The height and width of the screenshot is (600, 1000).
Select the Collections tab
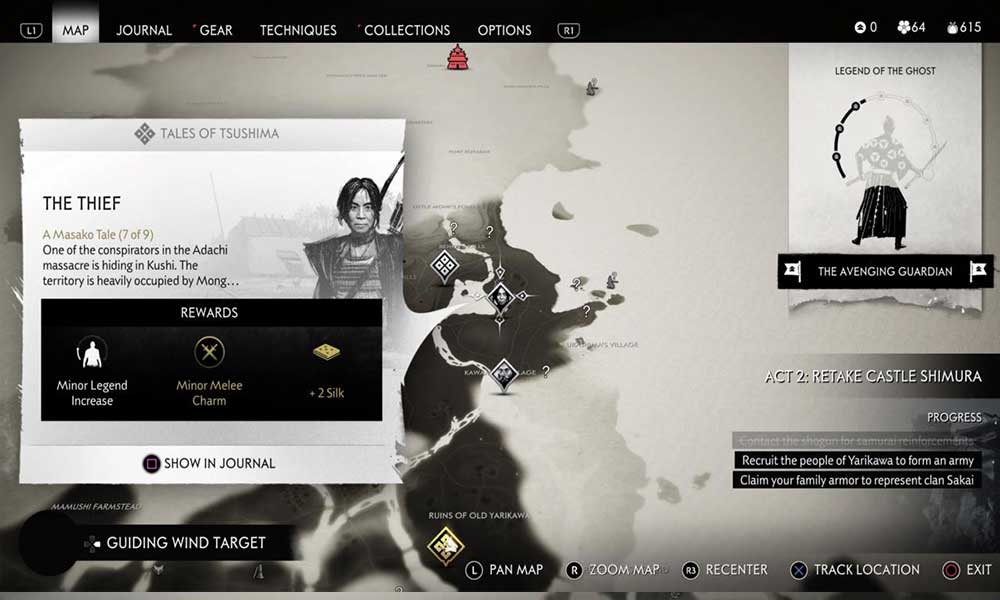click(406, 30)
